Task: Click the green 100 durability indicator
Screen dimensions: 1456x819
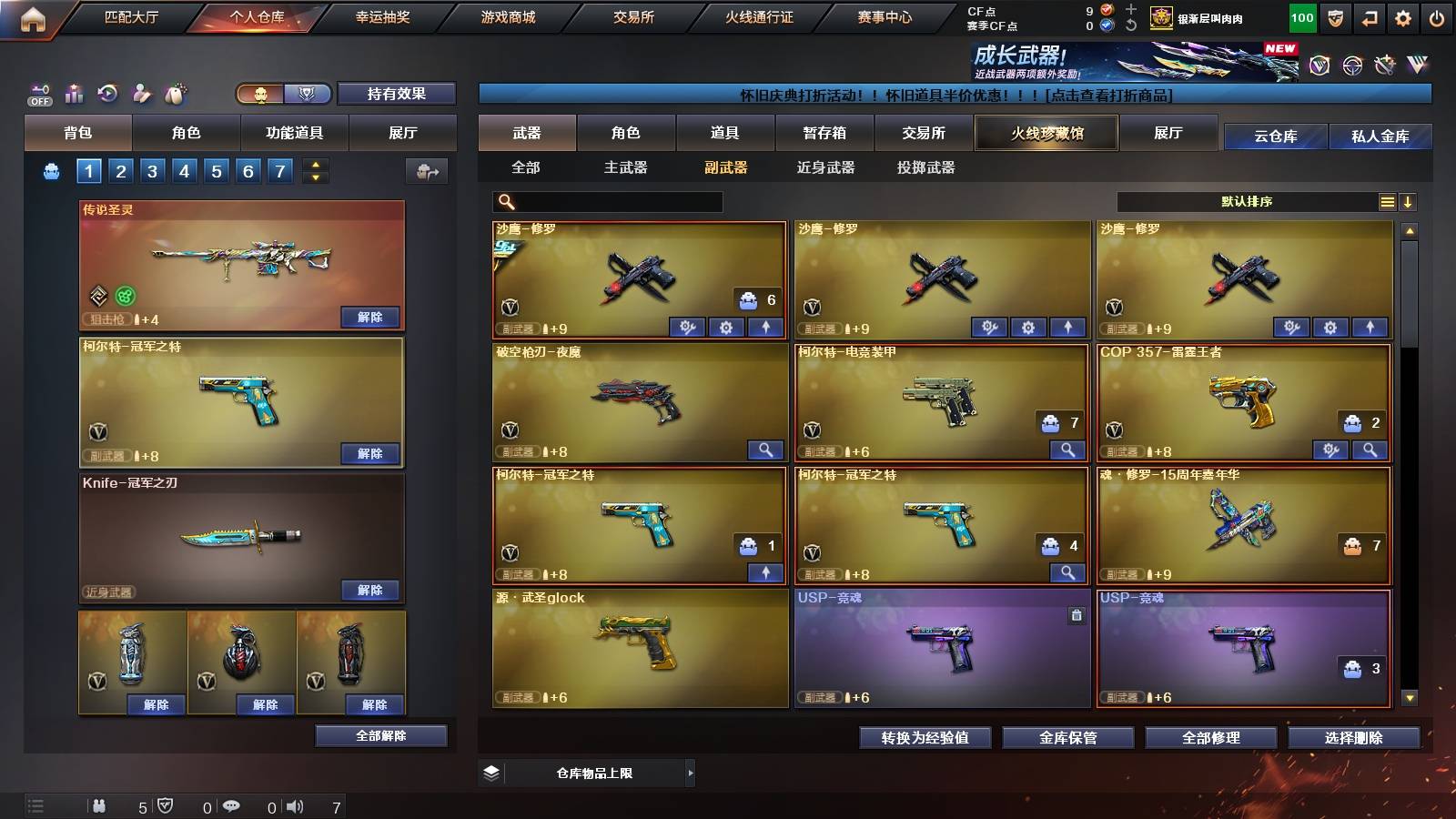Action: (x=1301, y=17)
